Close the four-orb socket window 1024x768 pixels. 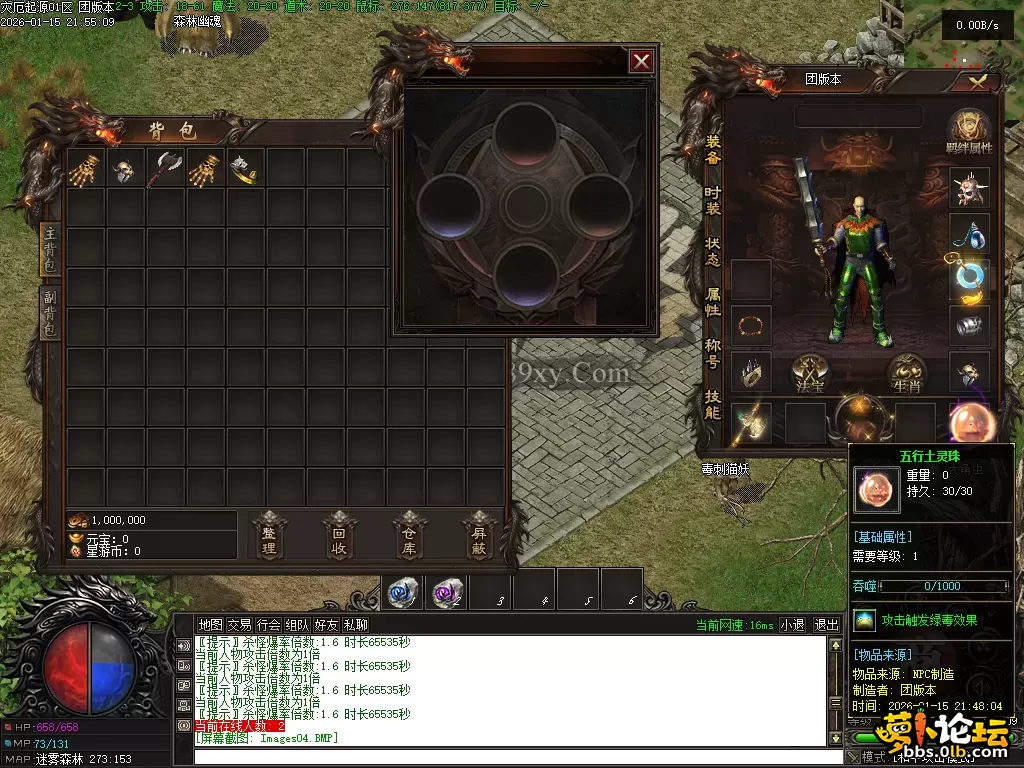click(641, 62)
